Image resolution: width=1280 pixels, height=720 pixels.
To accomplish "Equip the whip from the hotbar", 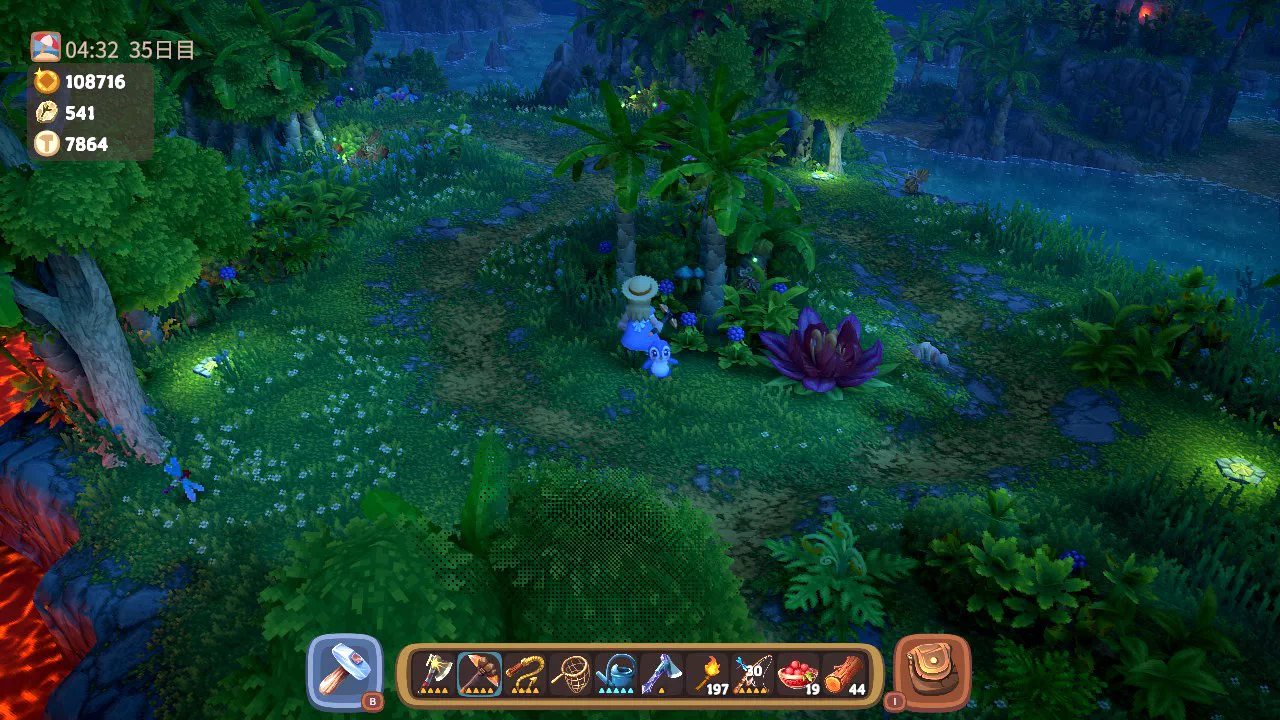I will [525, 673].
